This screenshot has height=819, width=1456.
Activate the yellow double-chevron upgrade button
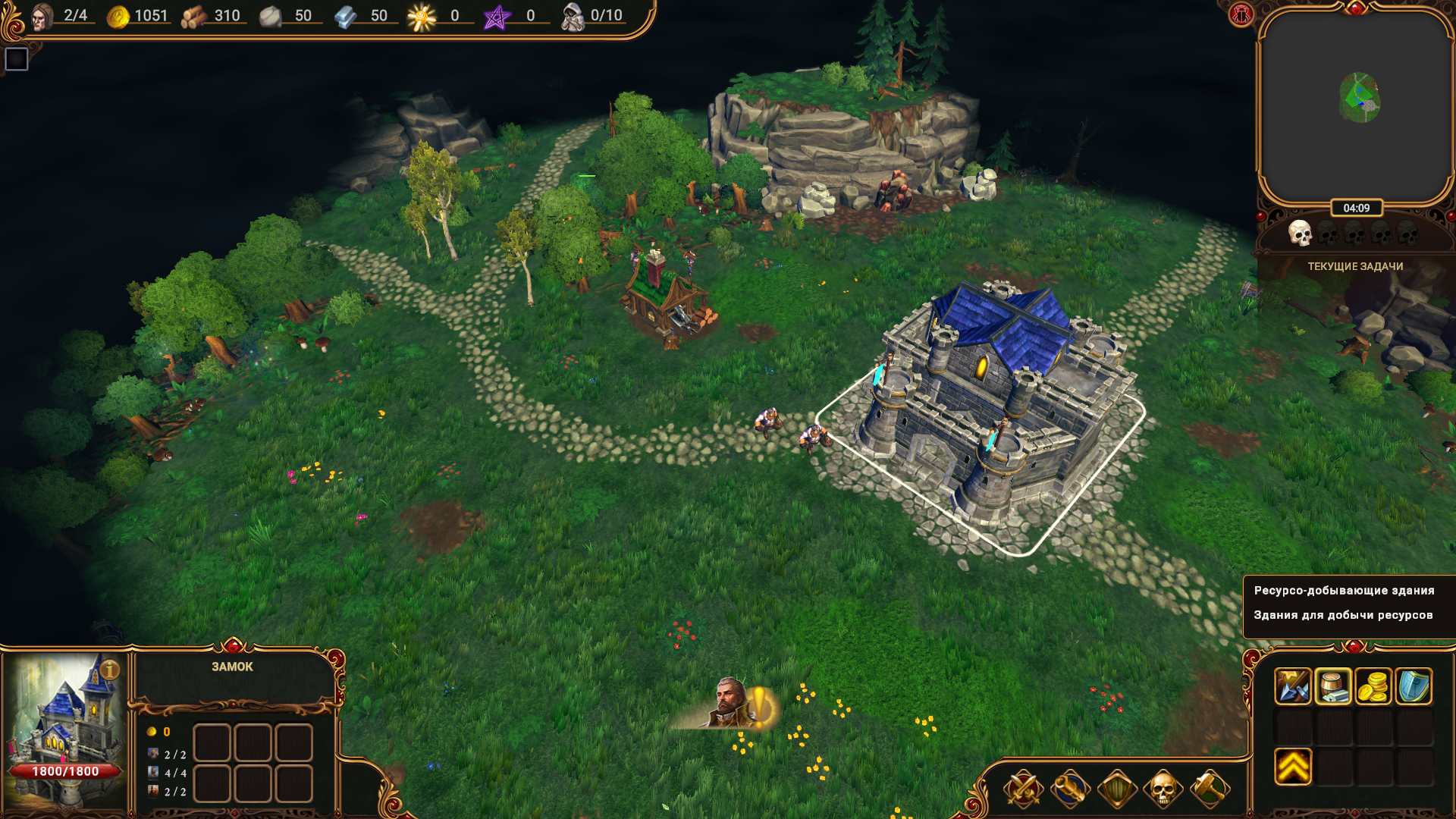tap(1292, 766)
